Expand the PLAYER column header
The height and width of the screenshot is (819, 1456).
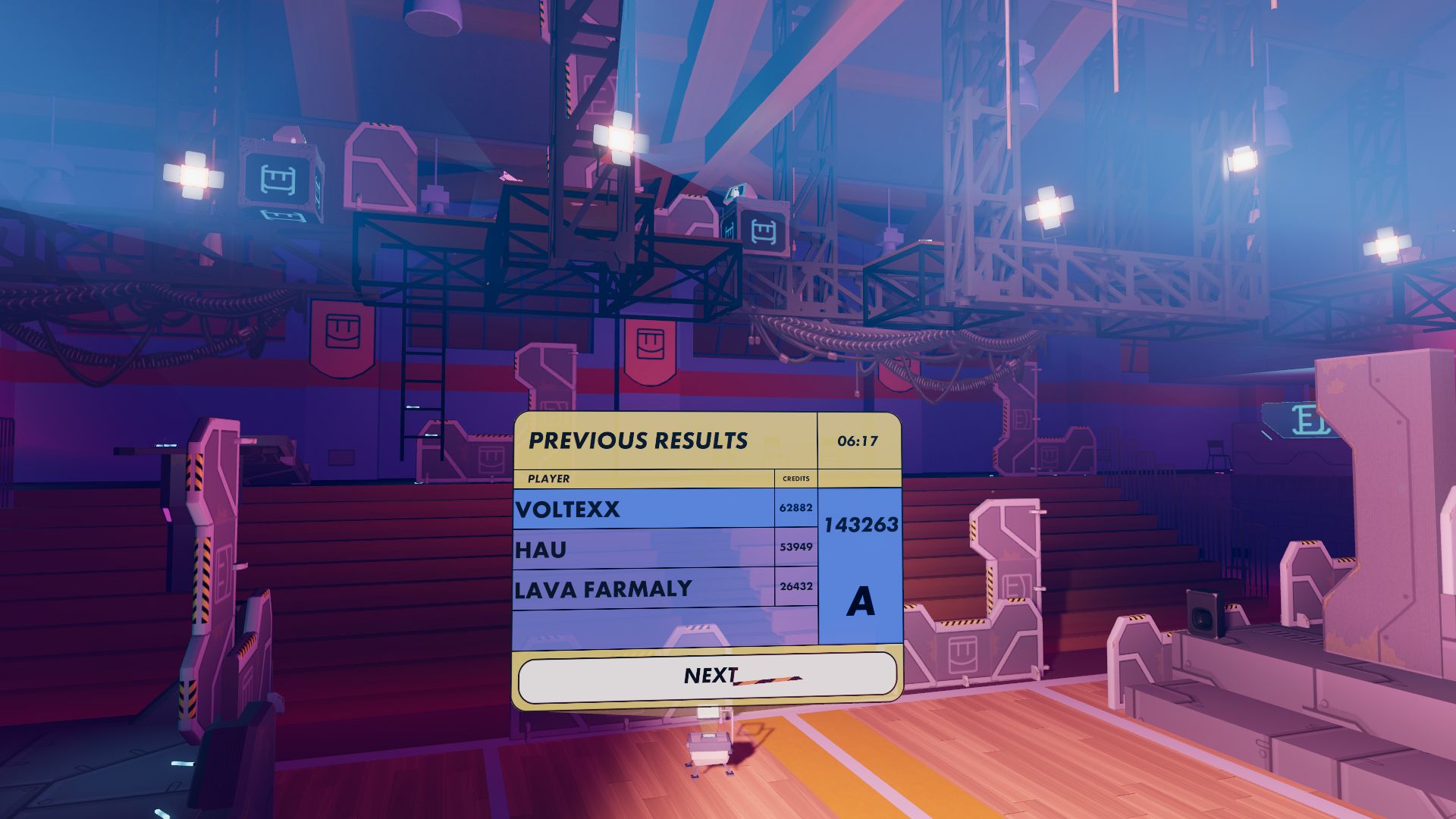click(548, 479)
